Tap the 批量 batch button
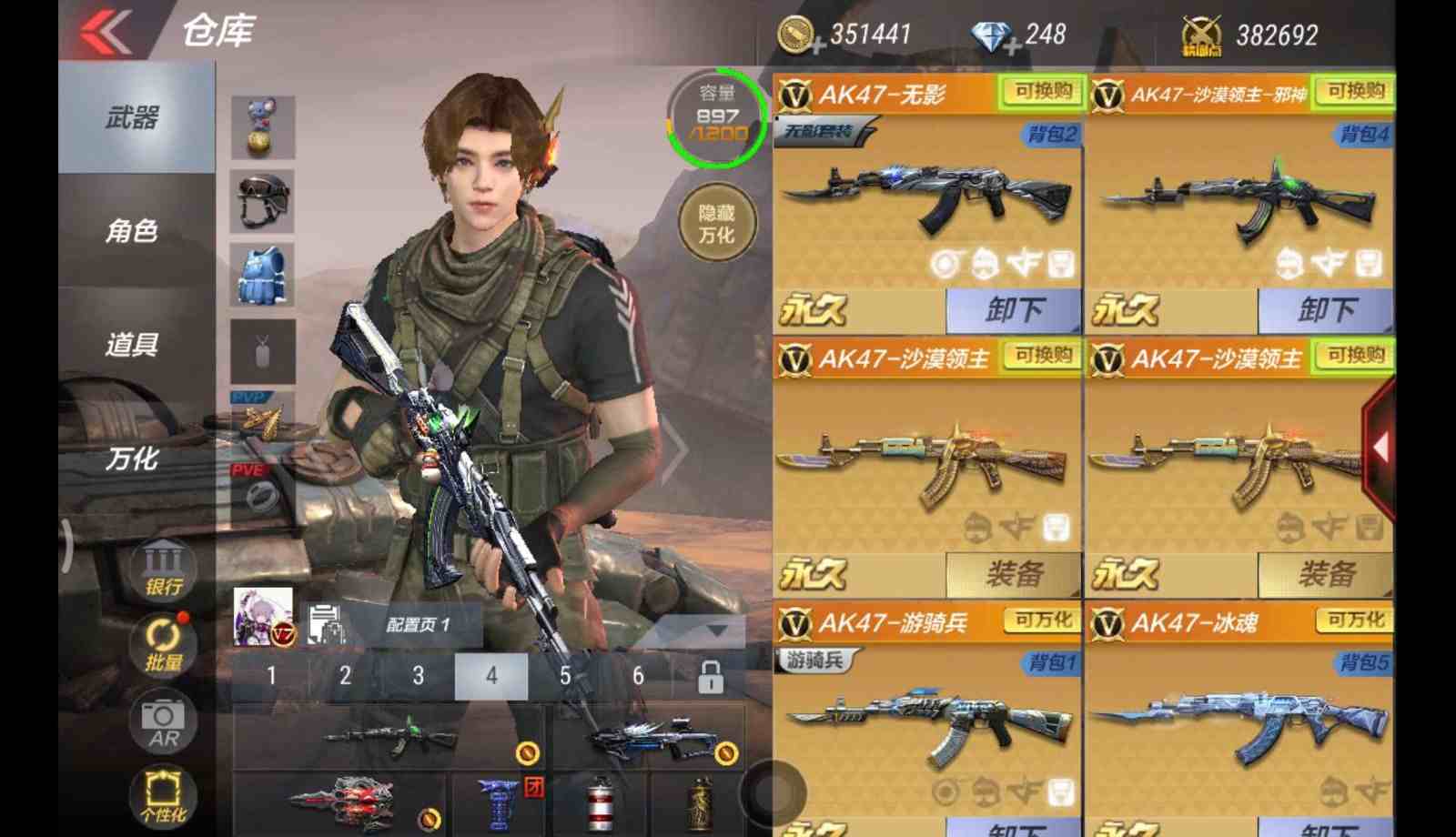1456x837 pixels. coord(164,644)
